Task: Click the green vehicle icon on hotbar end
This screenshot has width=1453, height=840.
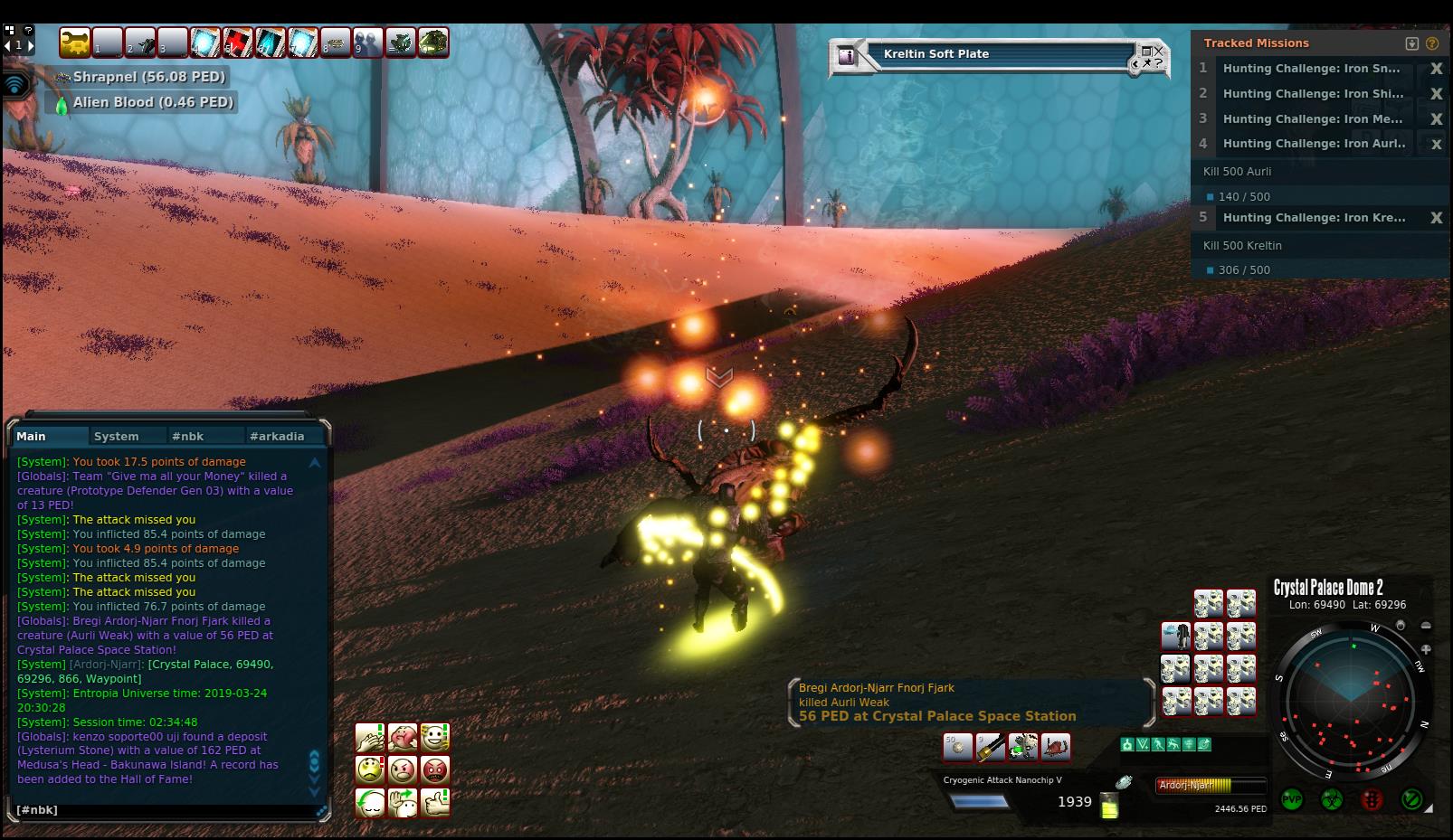Action: pyautogui.click(x=432, y=42)
